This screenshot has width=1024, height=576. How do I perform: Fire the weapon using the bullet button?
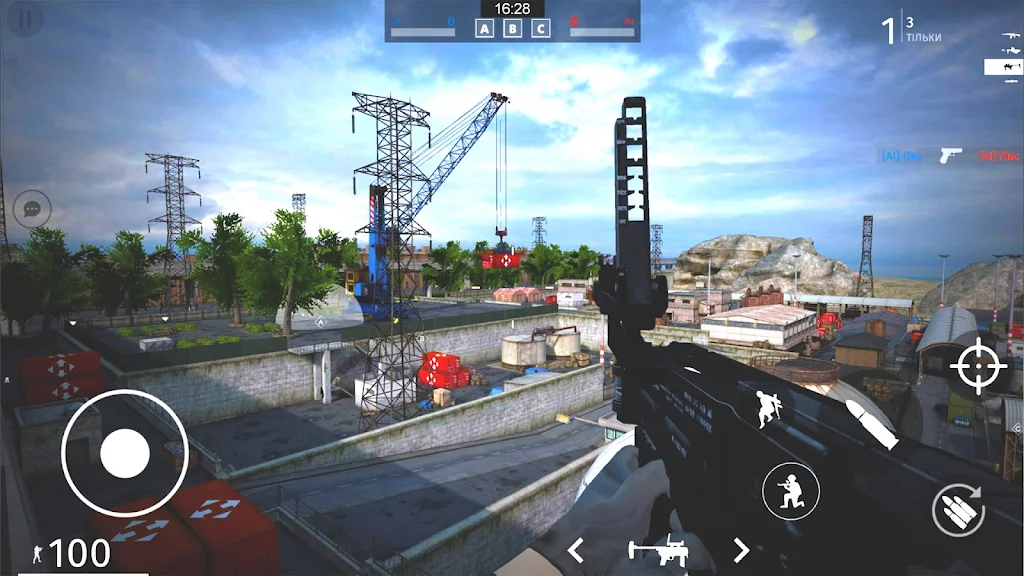click(872, 423)
